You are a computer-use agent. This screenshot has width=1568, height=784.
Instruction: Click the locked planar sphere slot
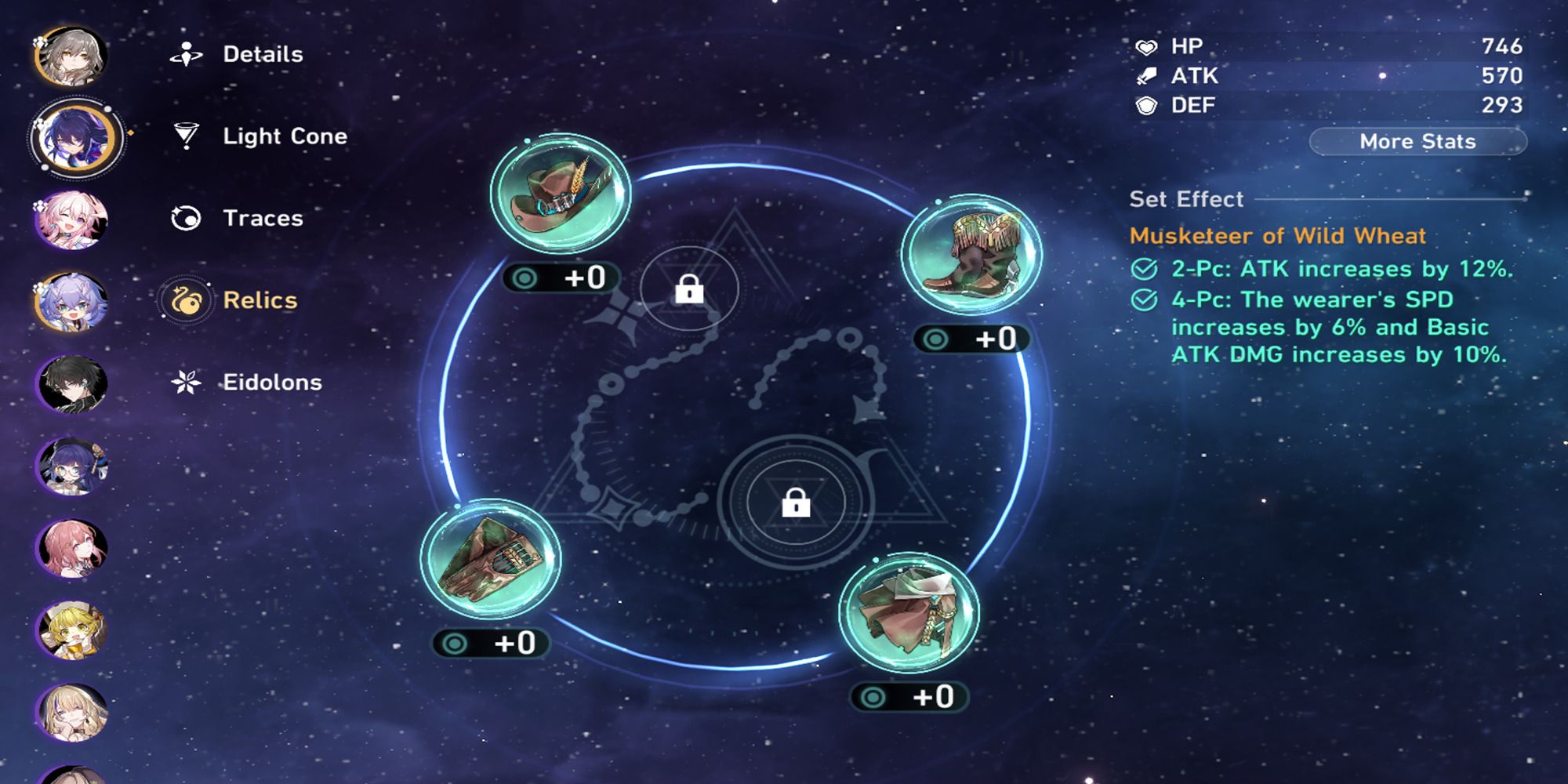coord(796,502)
